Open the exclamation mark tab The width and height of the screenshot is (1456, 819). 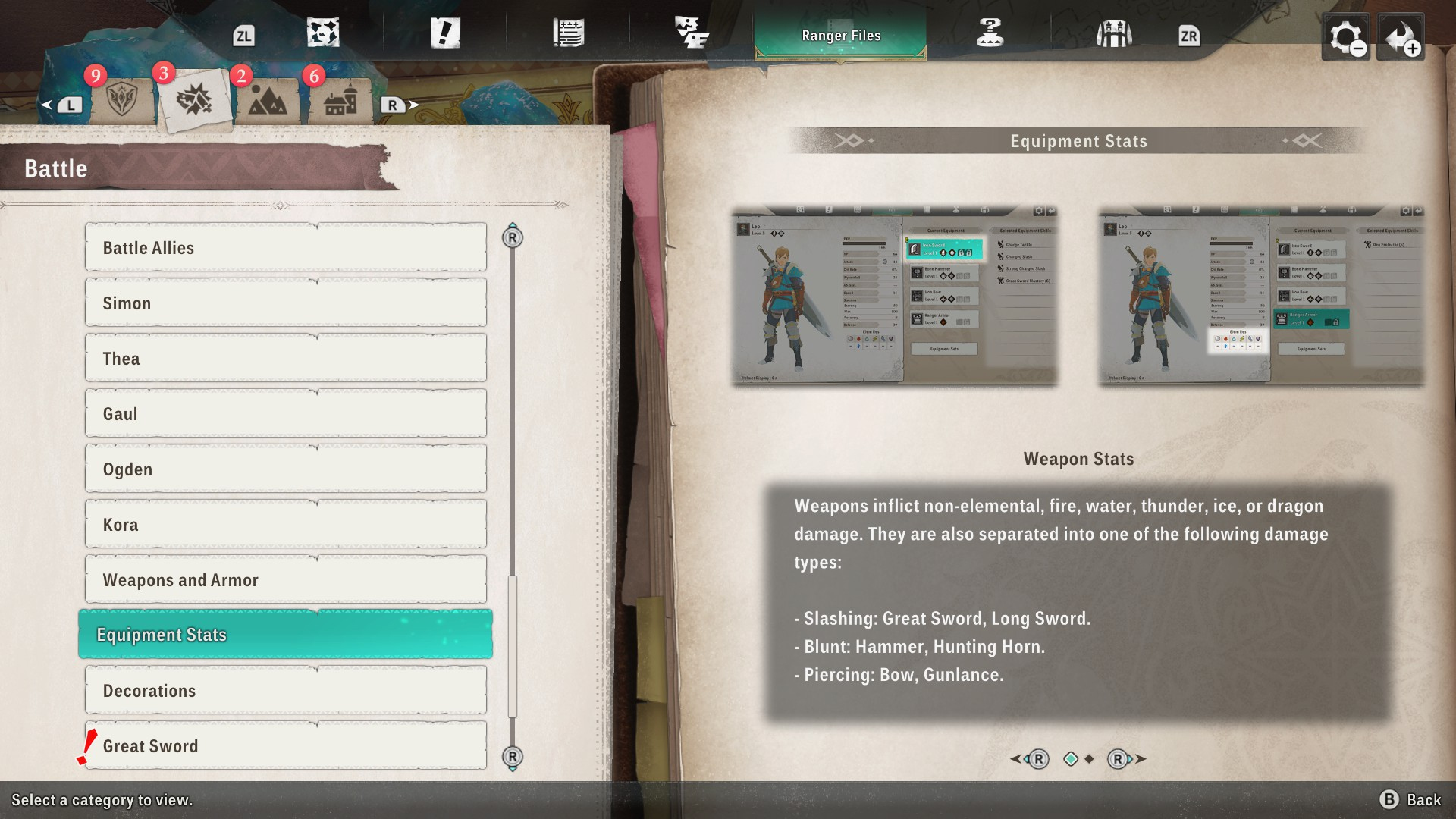pyautogui.click(x=445, y=34)
